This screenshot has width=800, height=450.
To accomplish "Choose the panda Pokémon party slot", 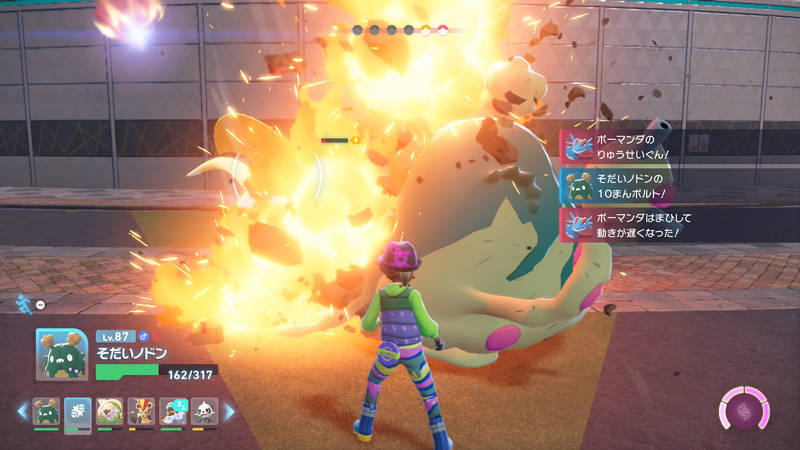I will [x=204, y=412].
